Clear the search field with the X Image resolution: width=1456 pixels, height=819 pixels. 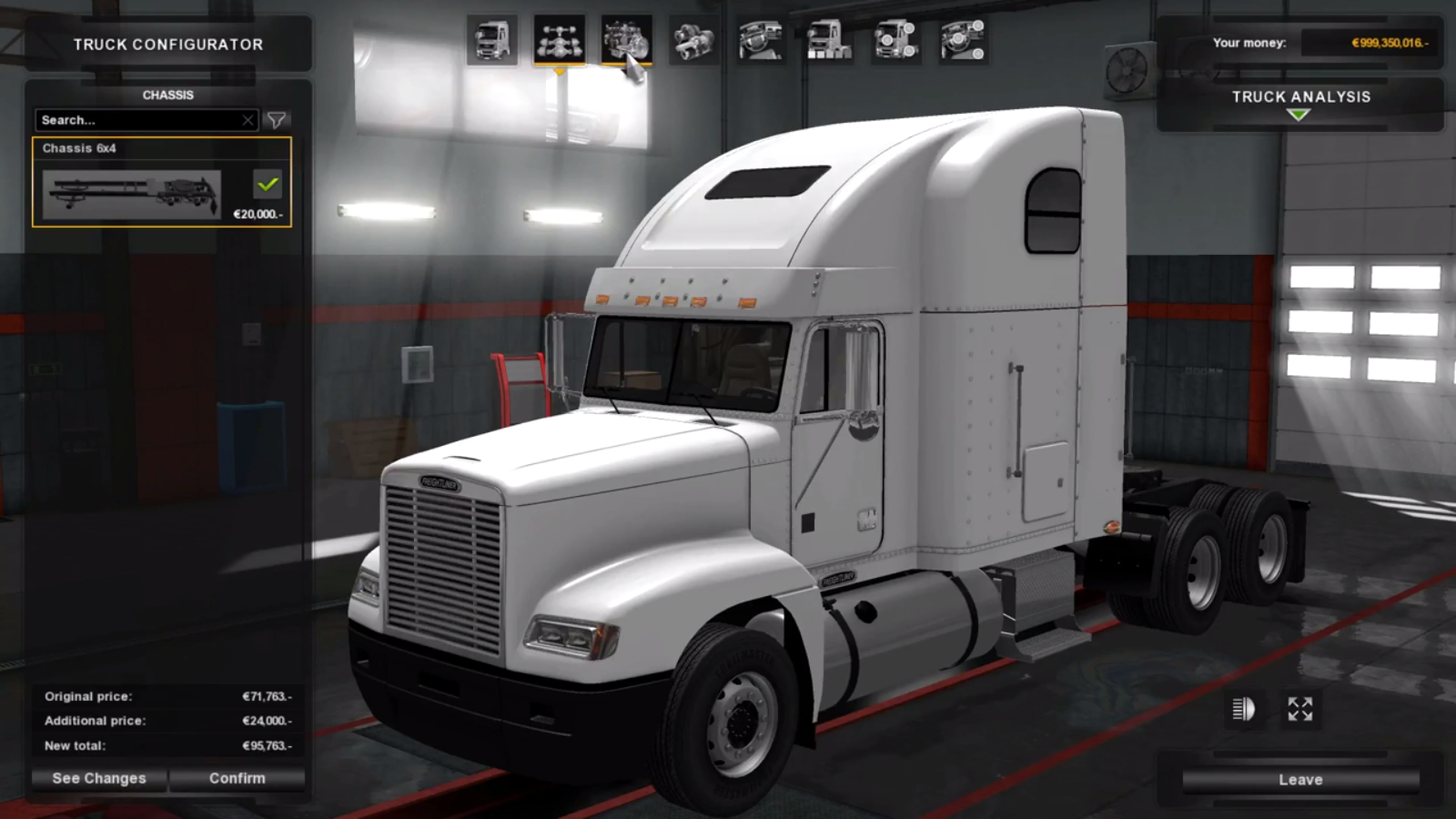249,119
